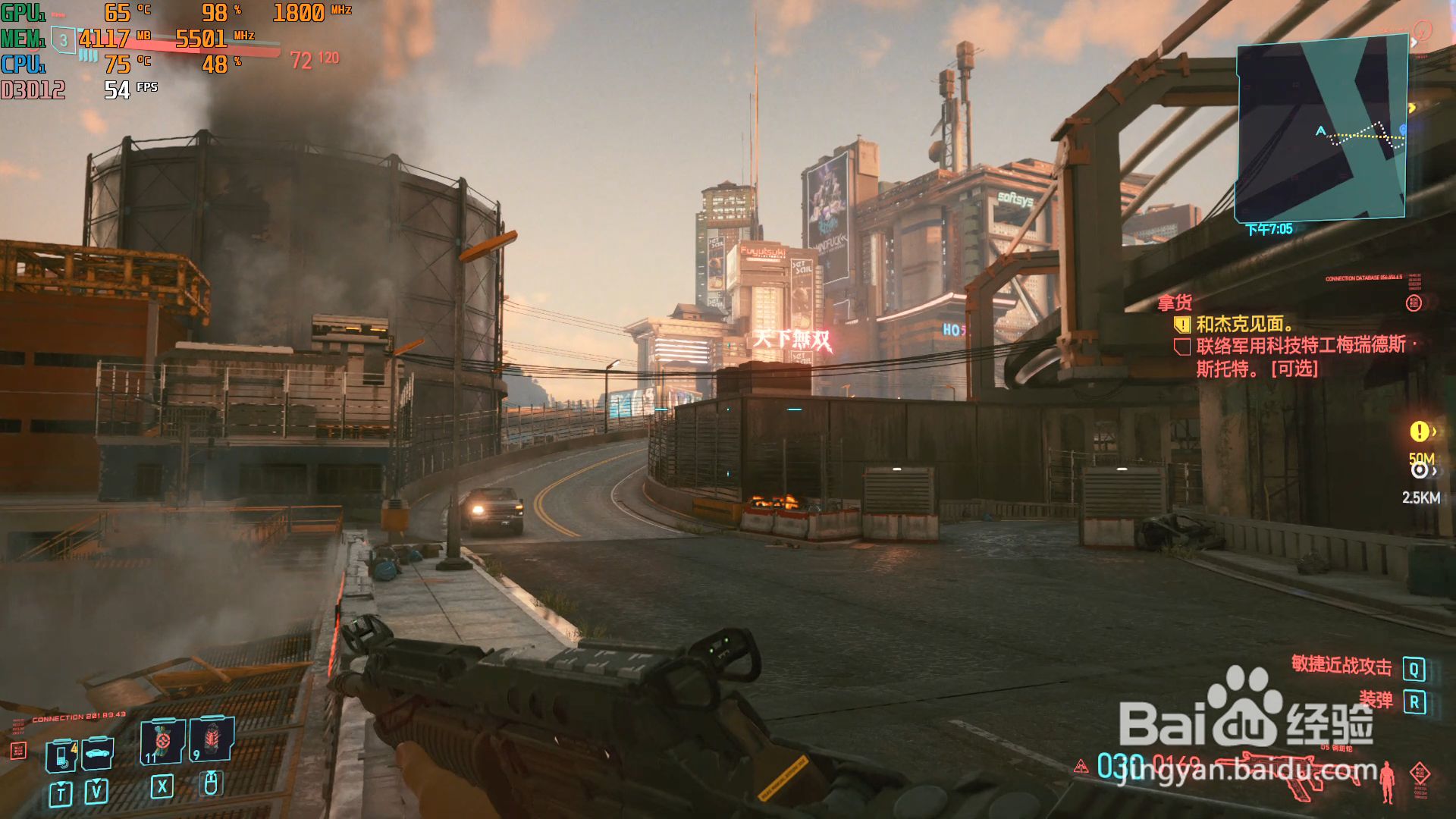Image resolution: width=1456 pixels, height=819 pixels.
Task: Click the red body stance silhouette icon
Action: 1388,781
